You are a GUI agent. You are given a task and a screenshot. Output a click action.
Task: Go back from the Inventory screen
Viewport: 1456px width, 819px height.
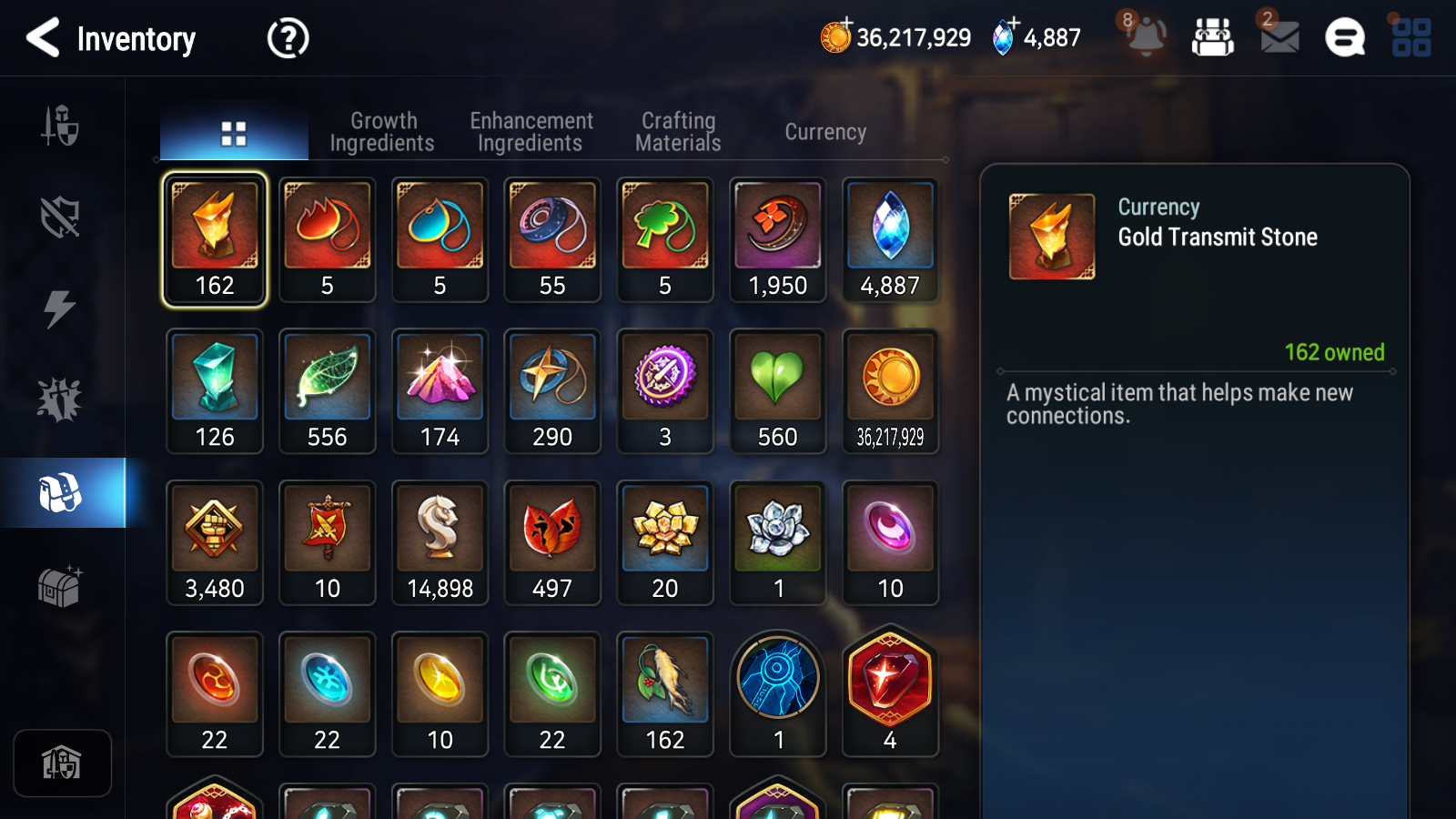(x=43, y=38)
